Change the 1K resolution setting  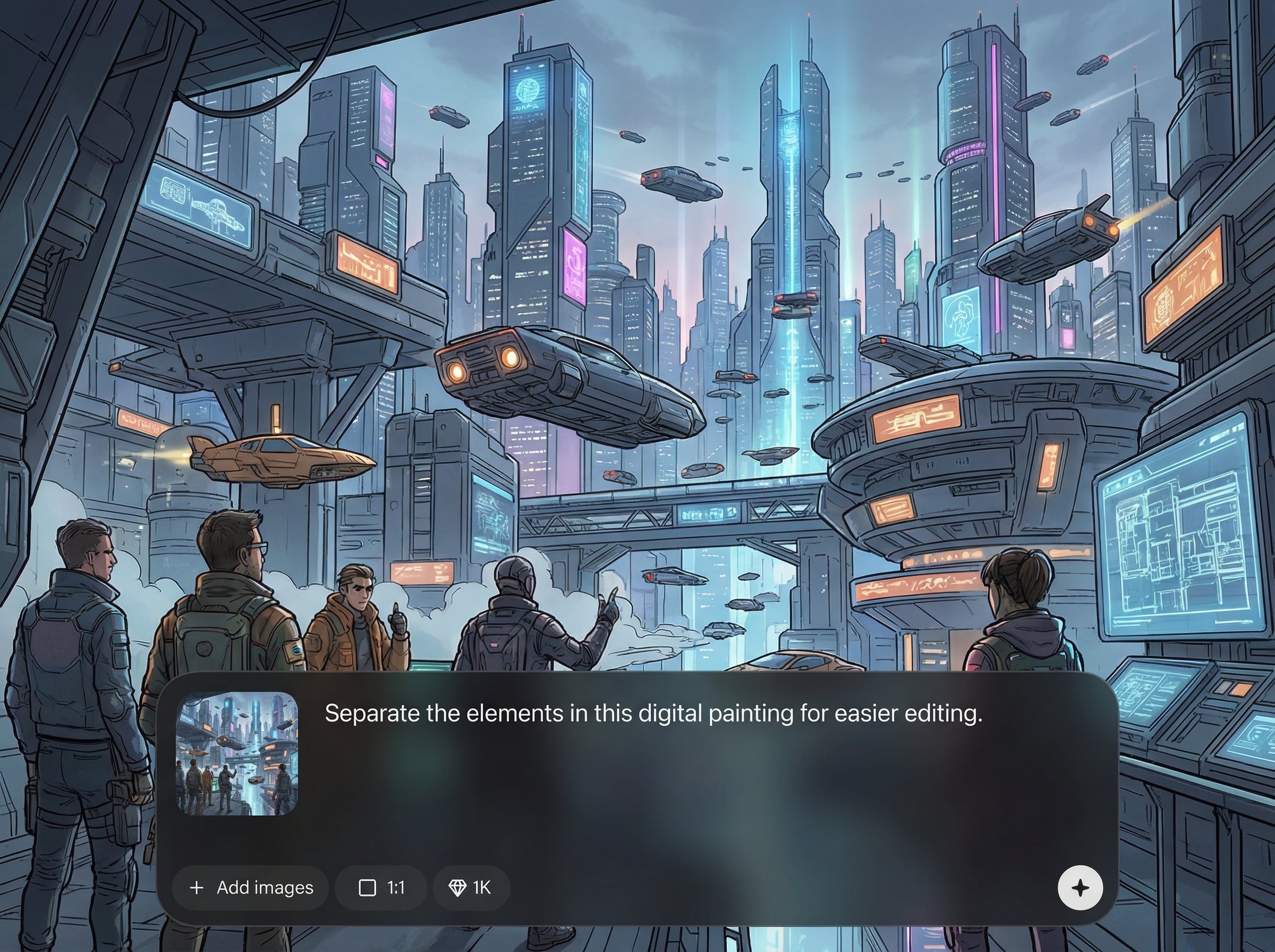(470, 888)
